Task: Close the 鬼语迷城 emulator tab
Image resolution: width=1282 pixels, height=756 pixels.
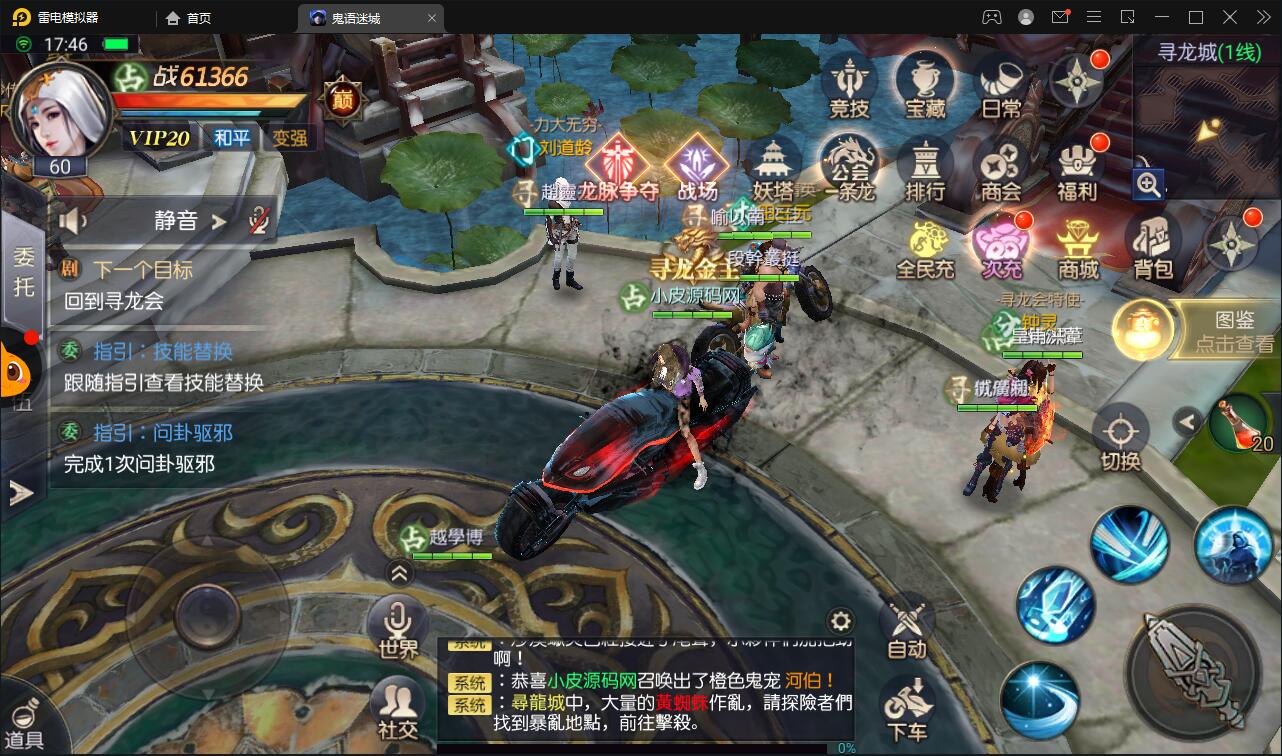Action: click(432, 18)
